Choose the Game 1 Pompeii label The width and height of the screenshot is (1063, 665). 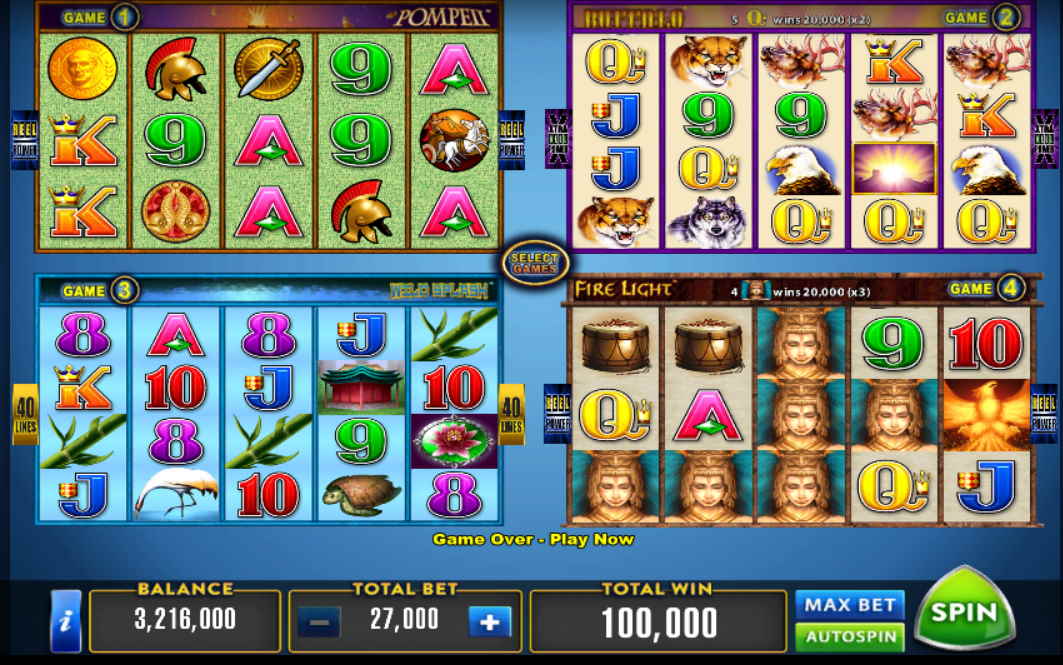99,17
